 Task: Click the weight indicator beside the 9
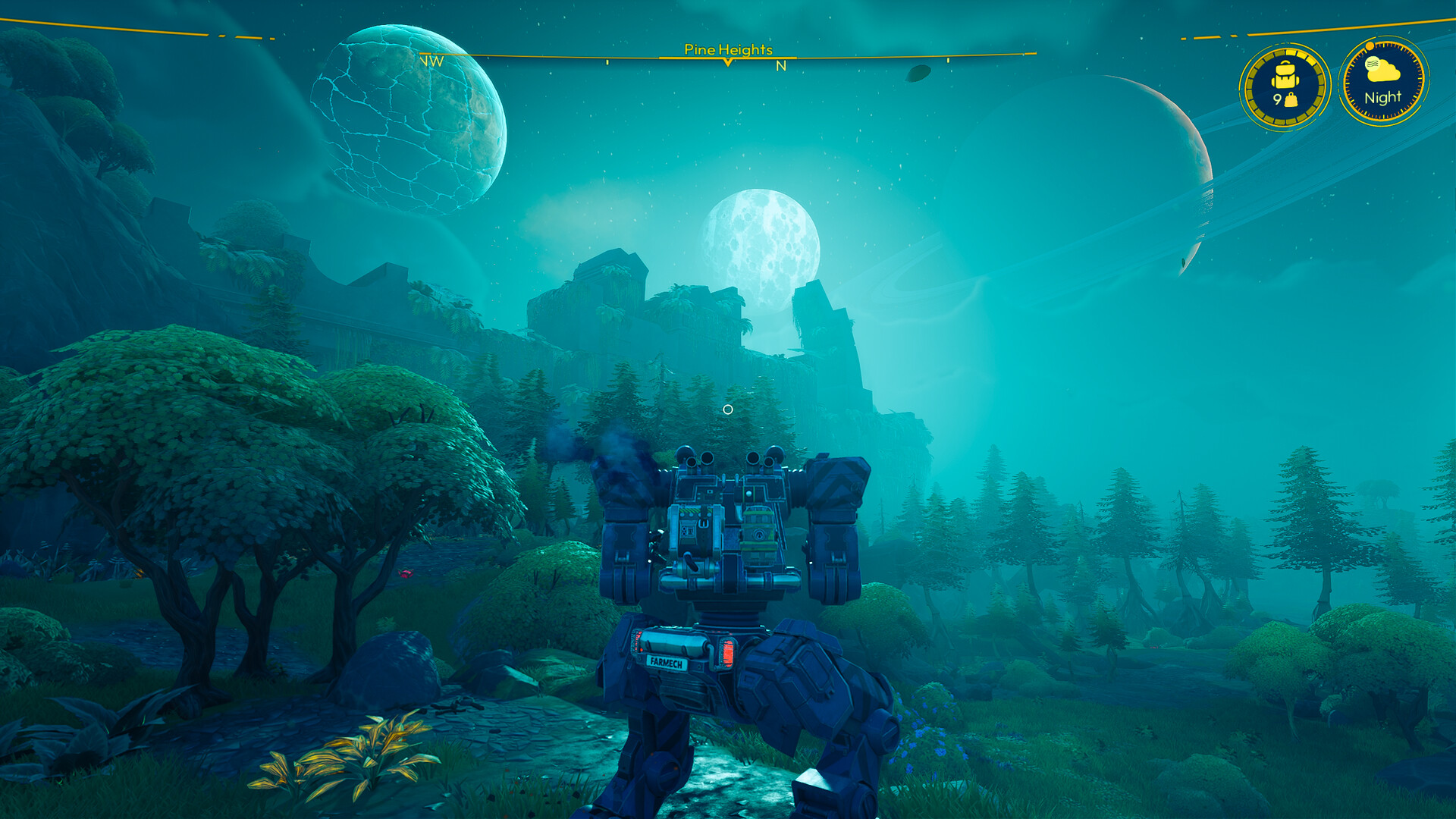point(1291,99)
